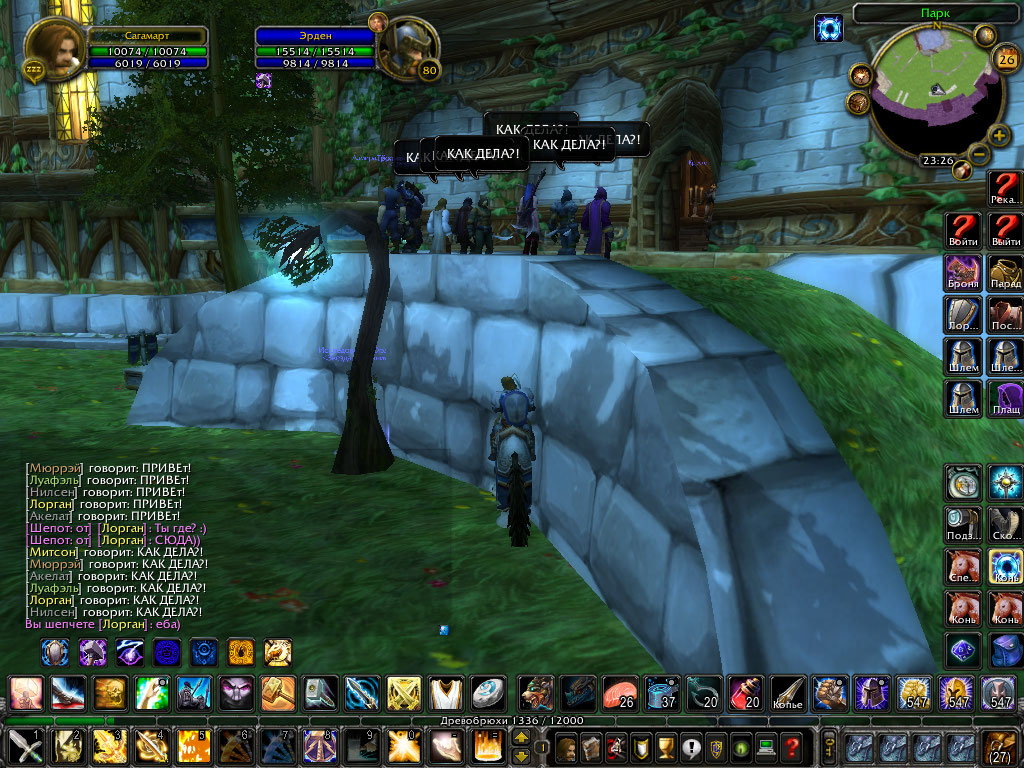Open the achievements trophy cup button
This screenshot has width=1024, height=768.
(665, 747)
